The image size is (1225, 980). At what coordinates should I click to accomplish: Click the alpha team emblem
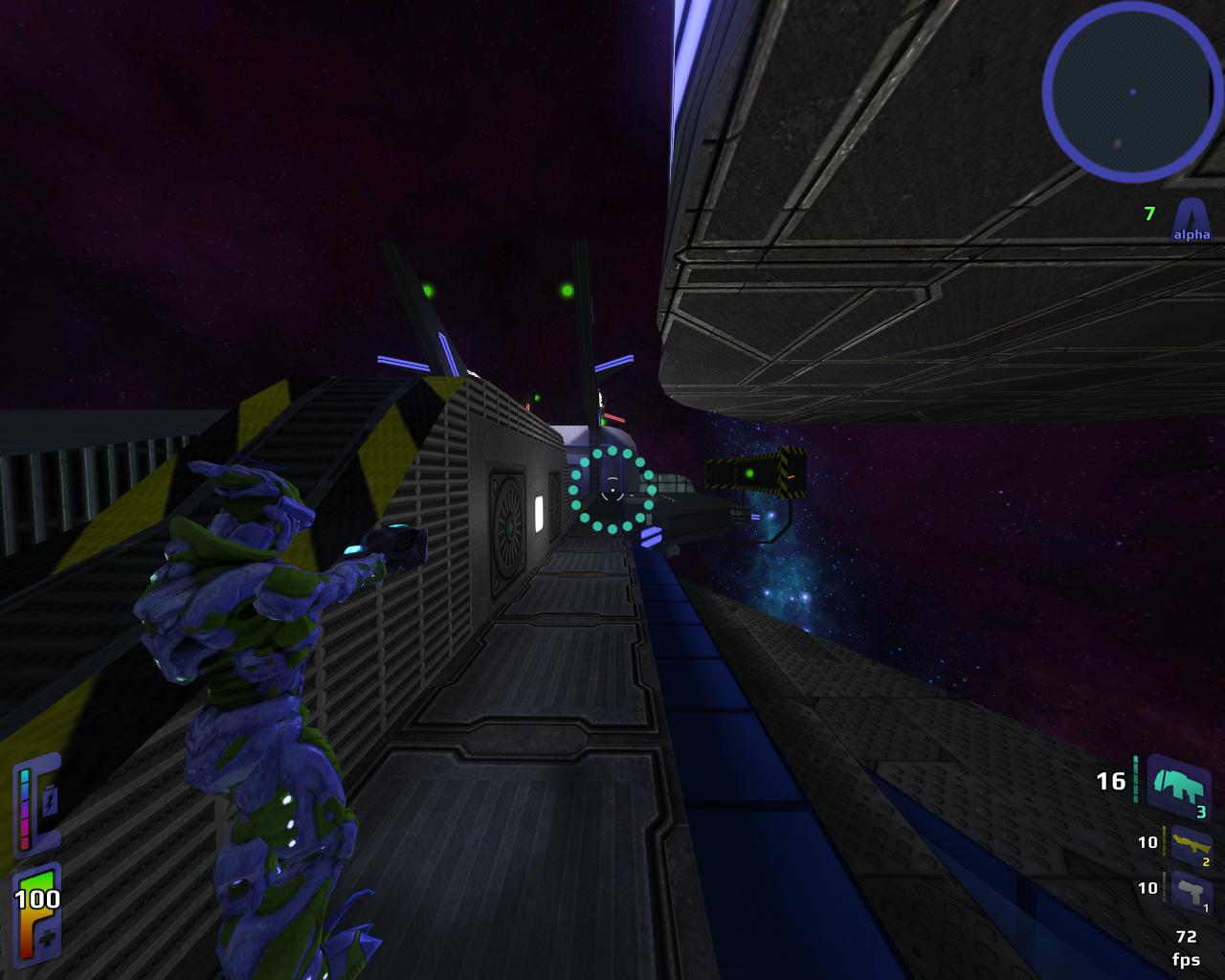coord(1192,217)
